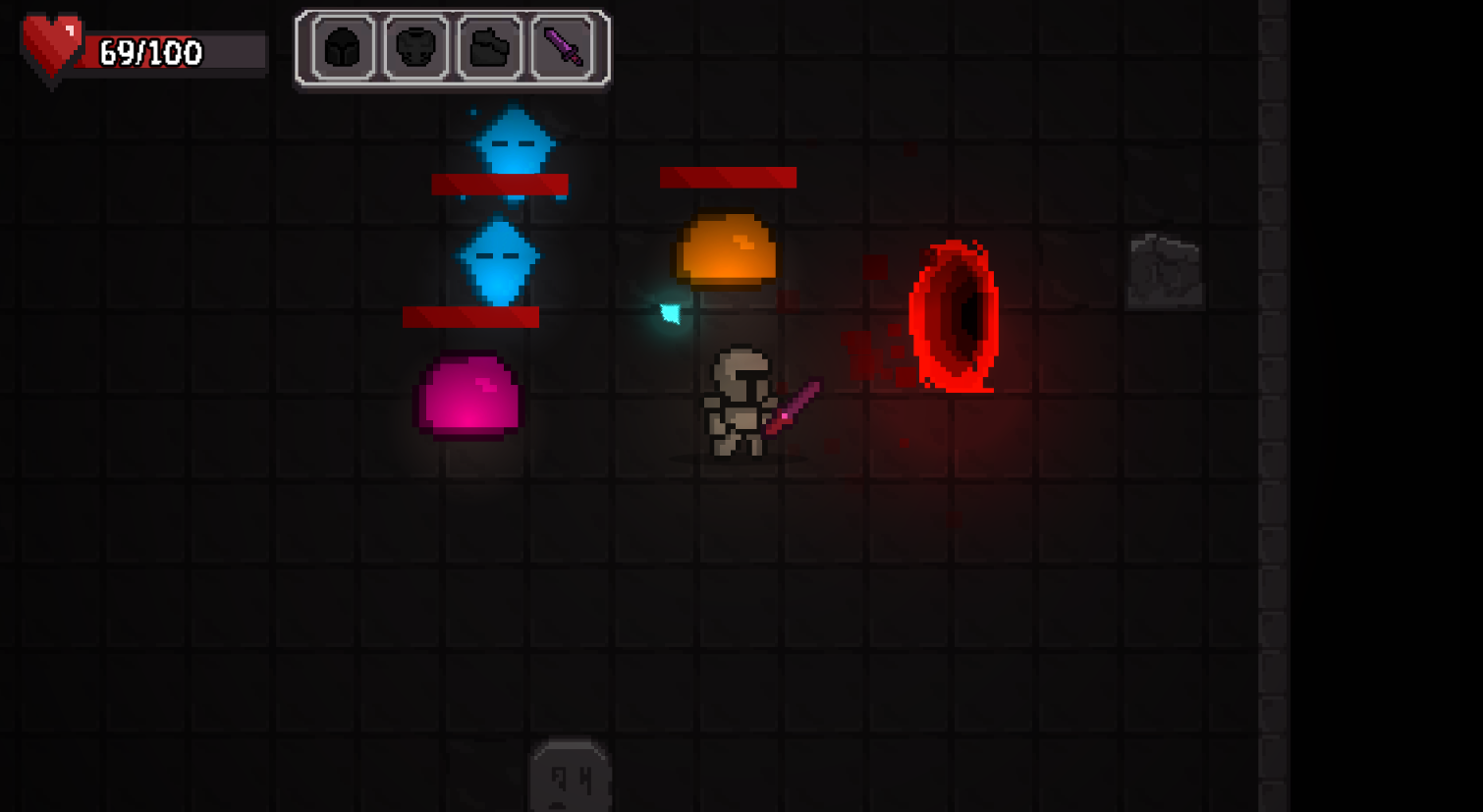
Task: Click the equipment hotbar frame
Action: [454, 47]
